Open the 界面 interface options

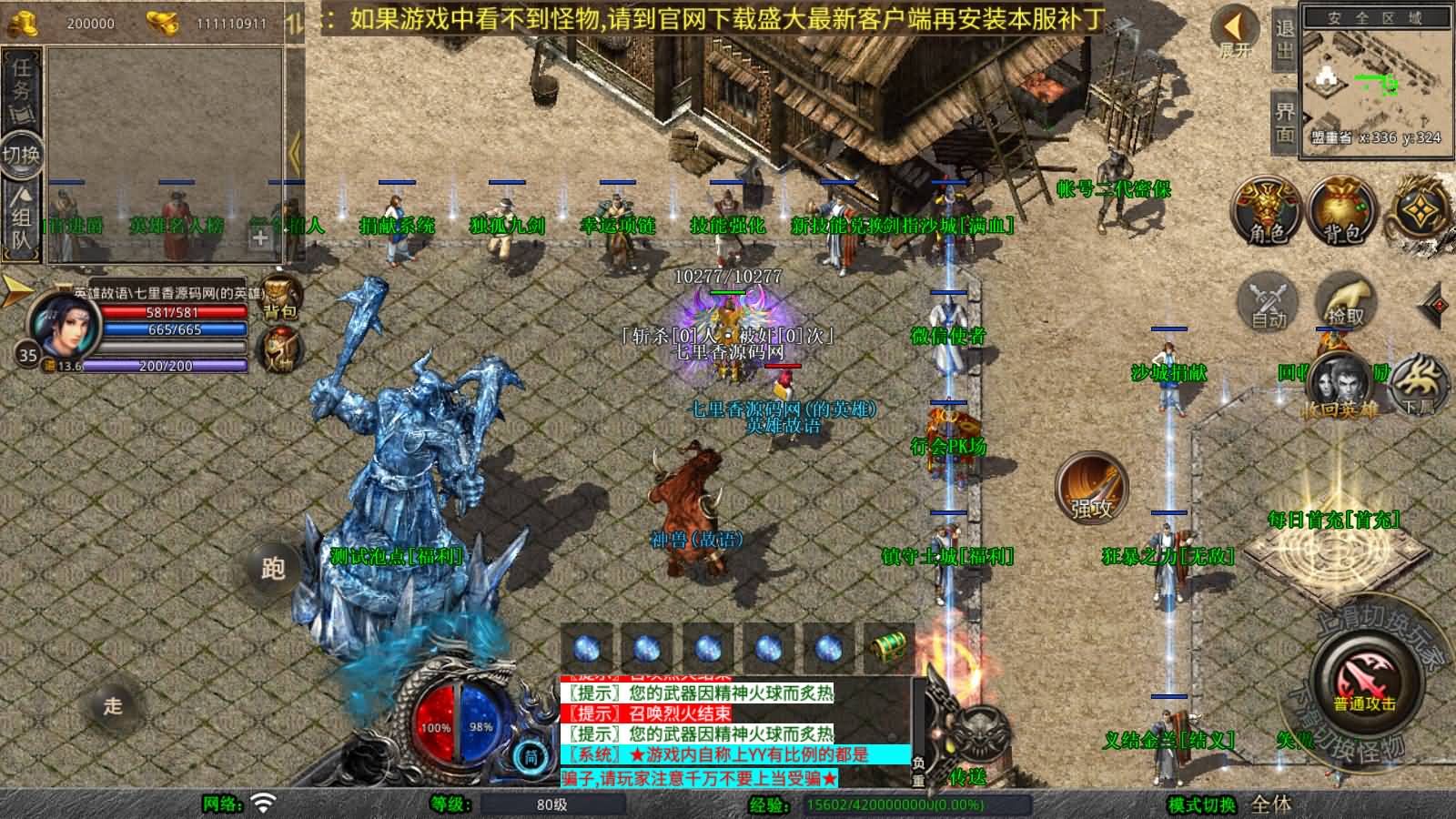coord(1284,122)
